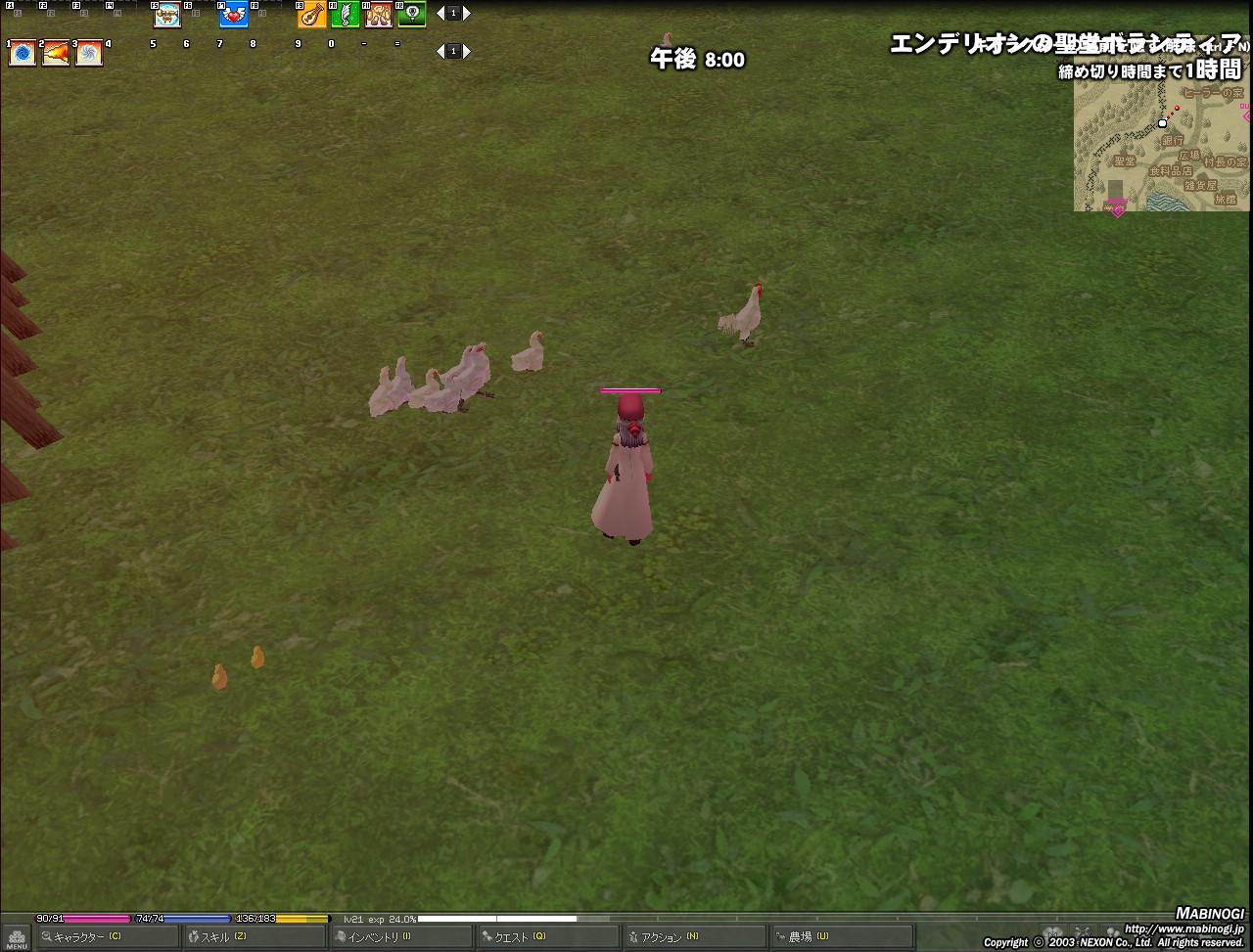Use the trumpet icon in the F5 slot

167,16
